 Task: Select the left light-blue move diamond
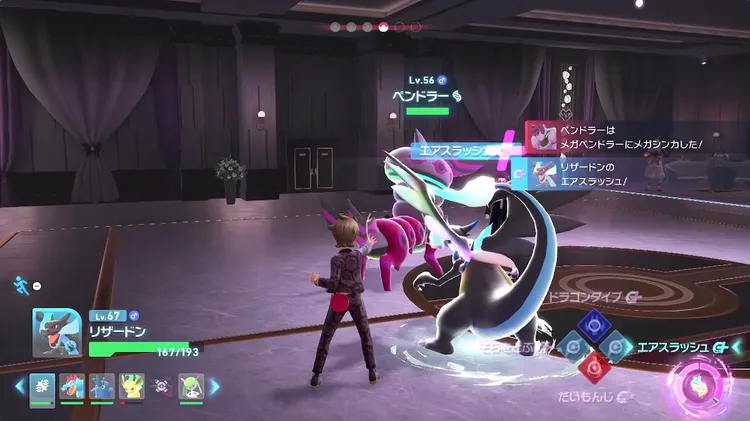click(571, 345)
